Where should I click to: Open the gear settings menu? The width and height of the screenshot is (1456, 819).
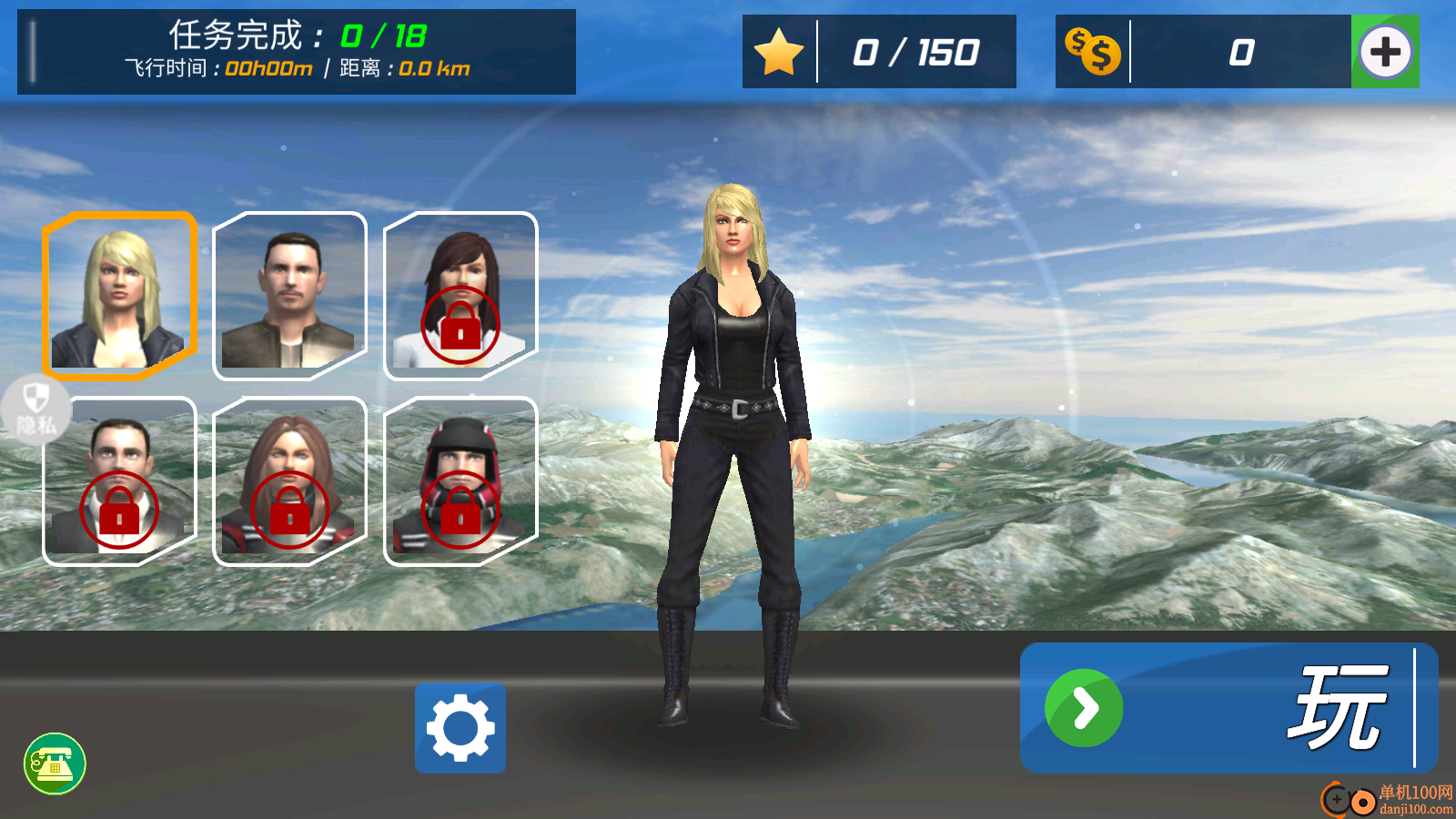coord(460,728)
